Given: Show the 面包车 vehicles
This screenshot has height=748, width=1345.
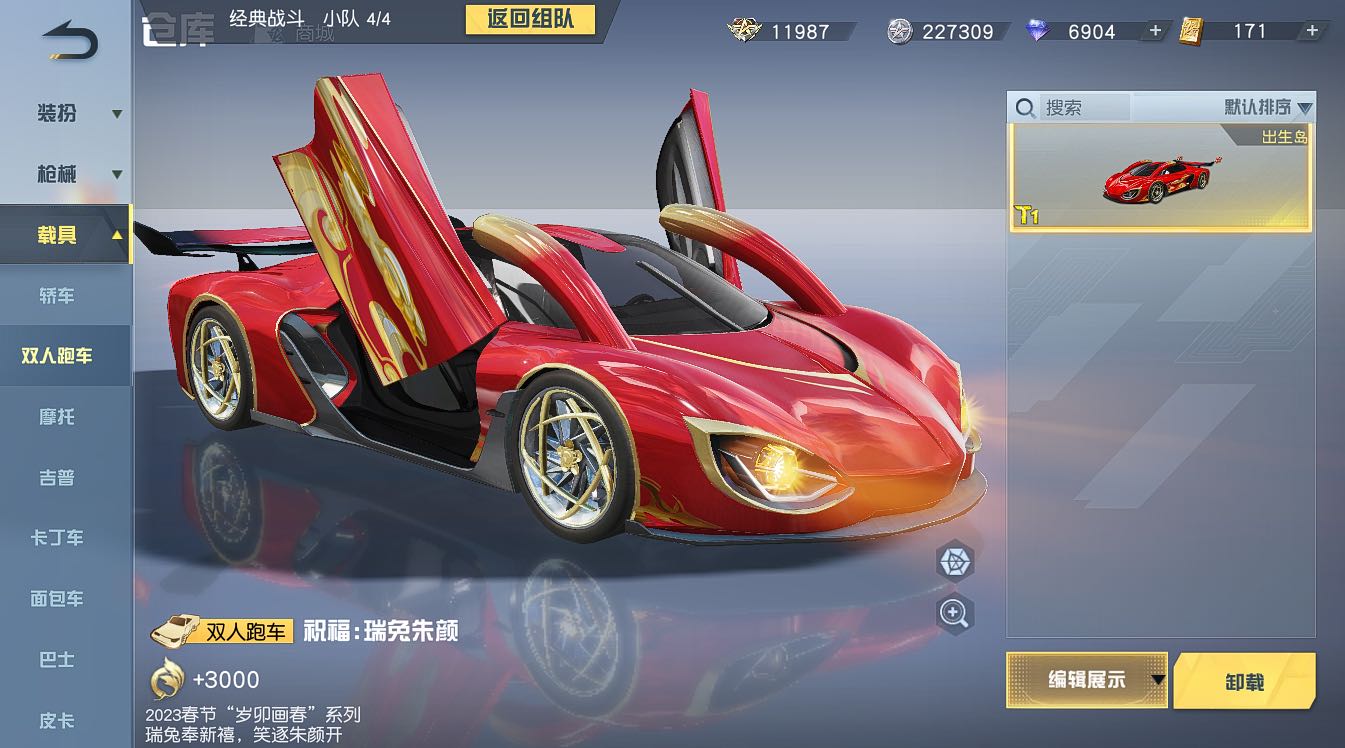Looking at the screenshot, I should pyautogui.click(x=57, y=599).
